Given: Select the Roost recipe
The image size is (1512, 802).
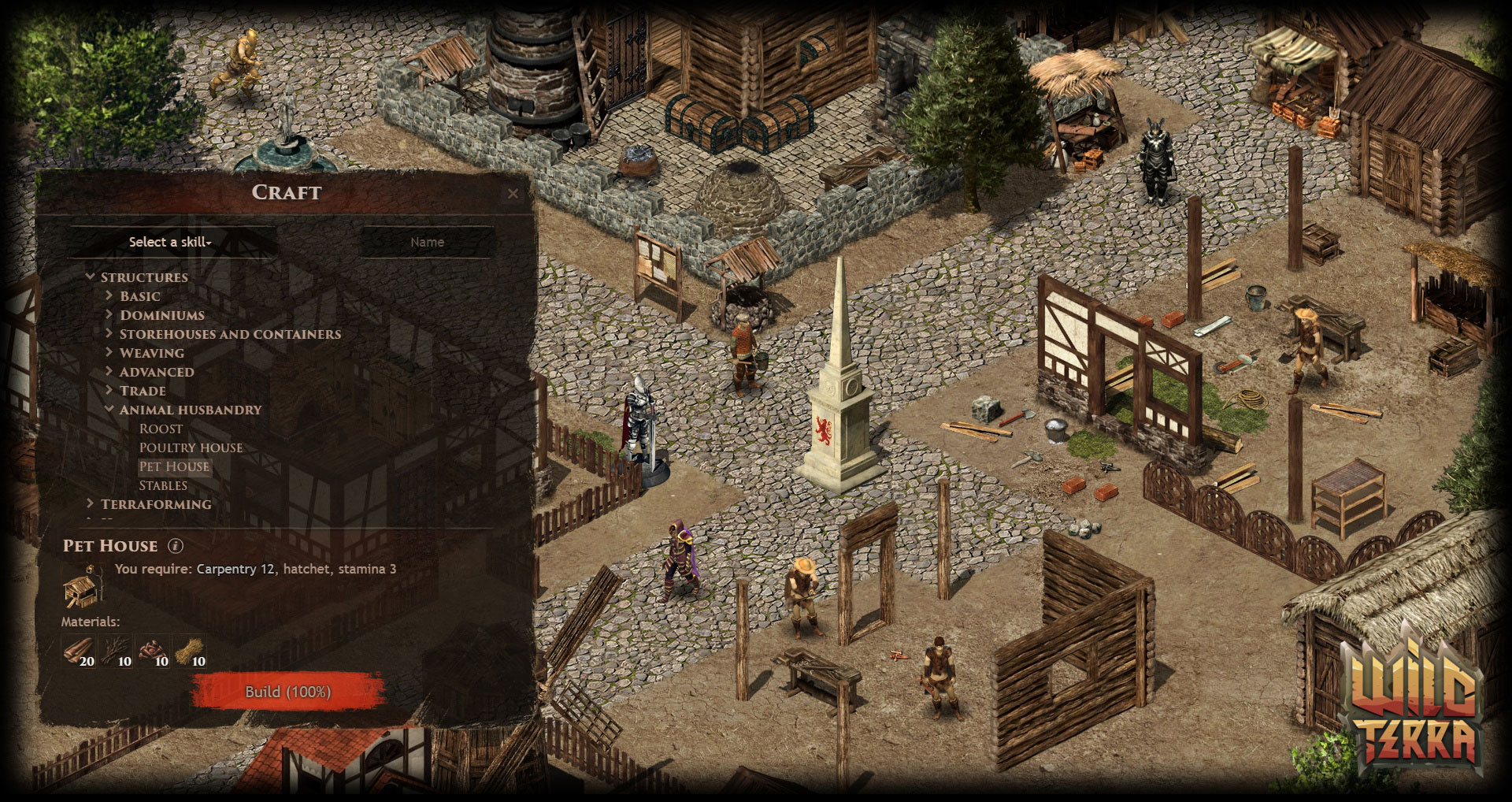Looking at the screenshot, I should tap(161, 429).
